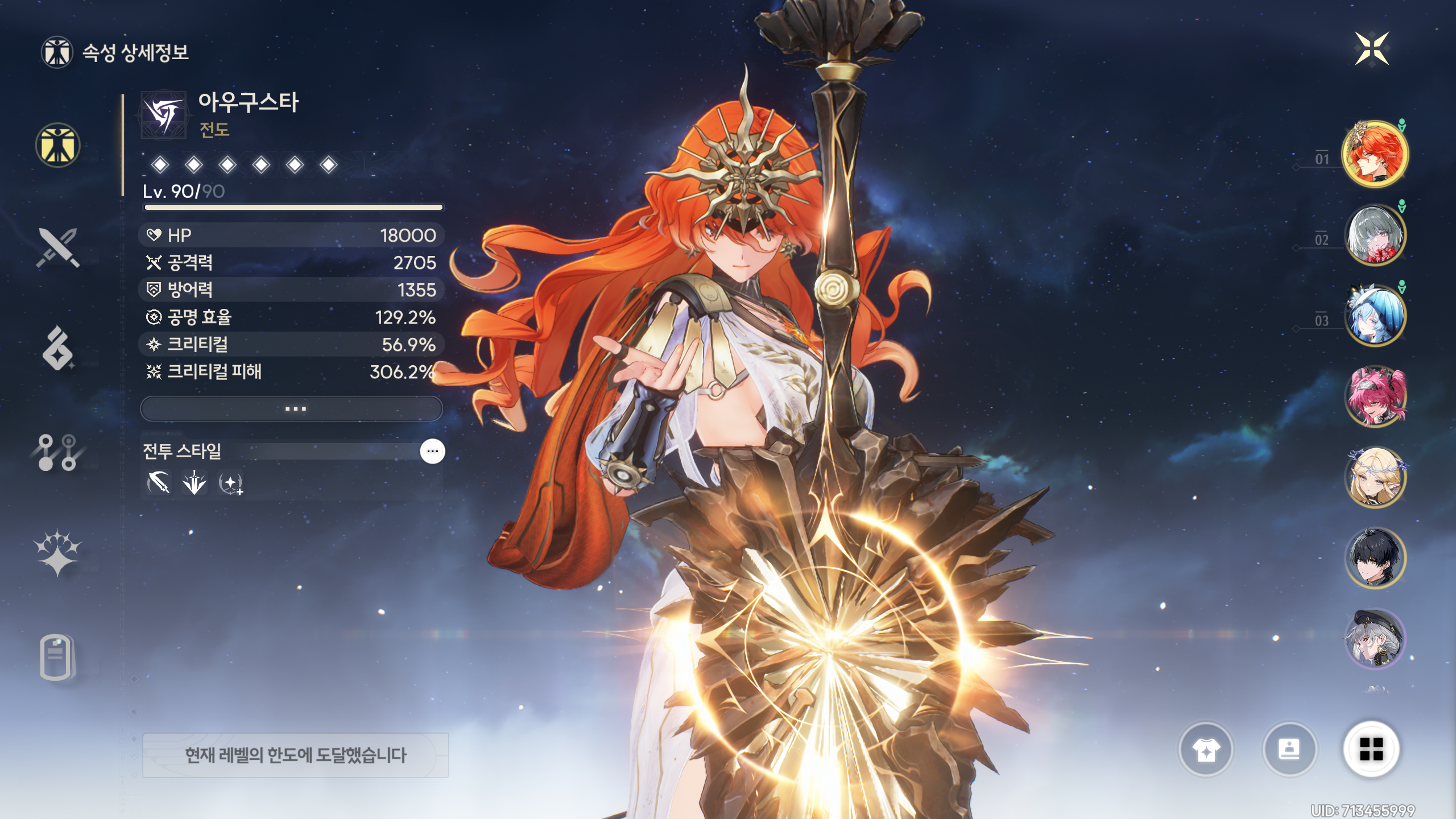This screenshot has height=819, width=1456.
Task: Select the blue-haired character in slot 03
Action: coord(1375,316)
